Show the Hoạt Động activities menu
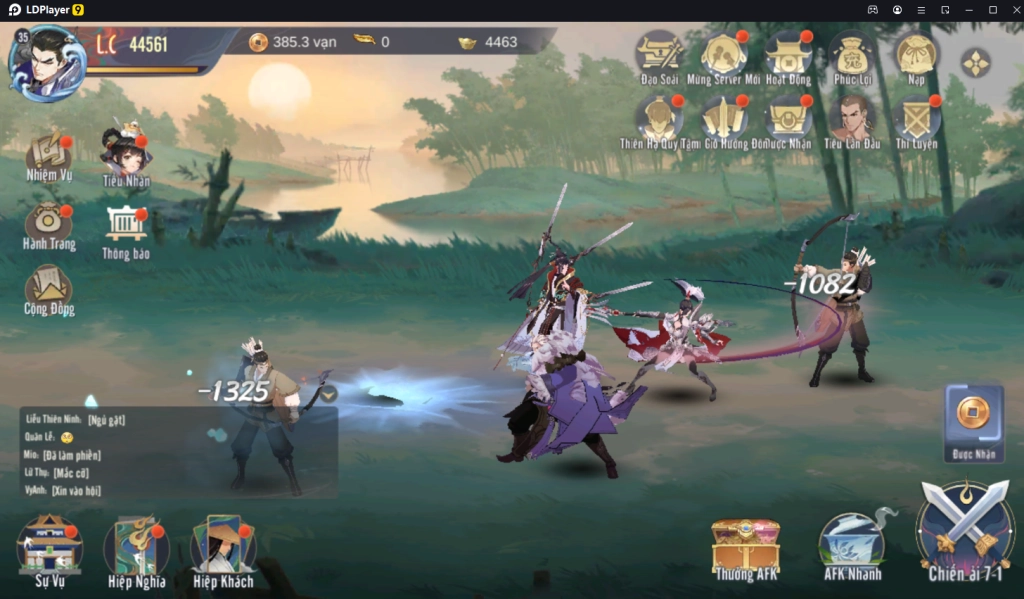 tap(788, 54)
